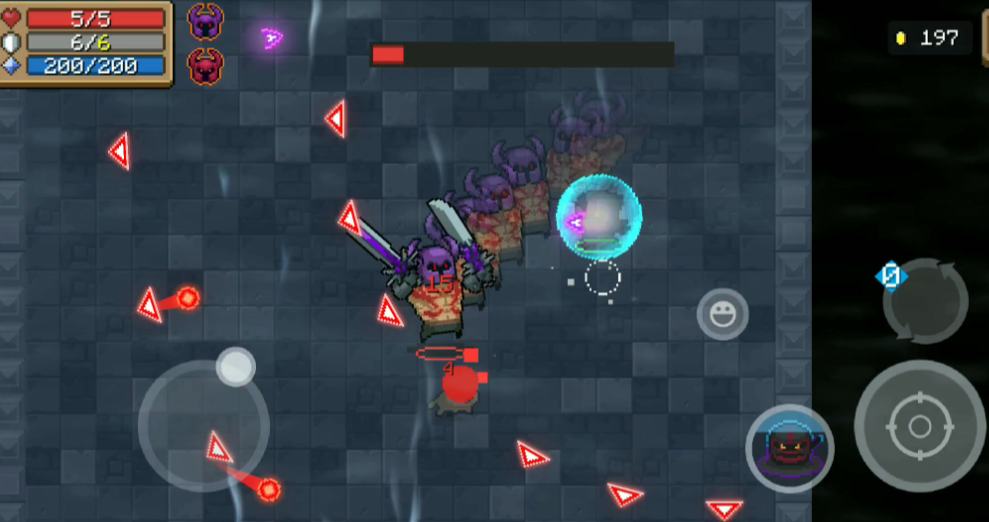Switch weapons with the circular arrows button
The height and width of the screenshot is (522, 989).
point(926,301)
